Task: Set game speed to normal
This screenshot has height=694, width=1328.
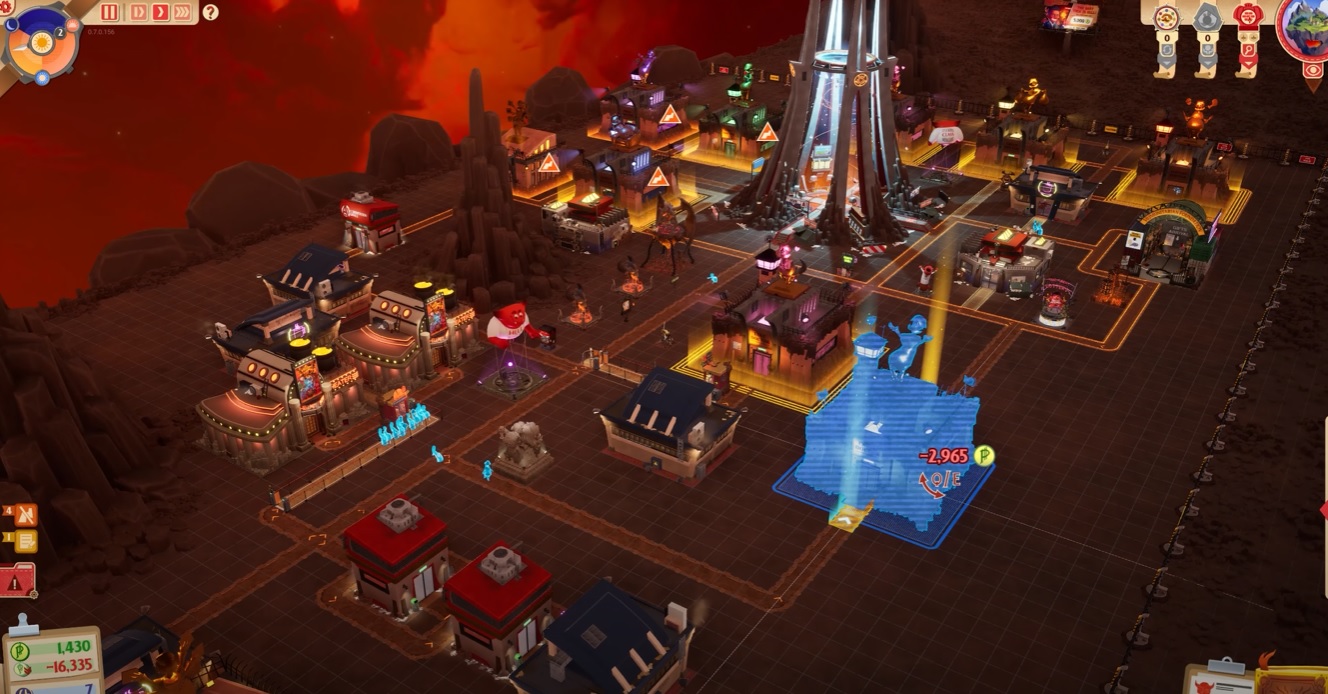Action: click(x=160, y=12)
